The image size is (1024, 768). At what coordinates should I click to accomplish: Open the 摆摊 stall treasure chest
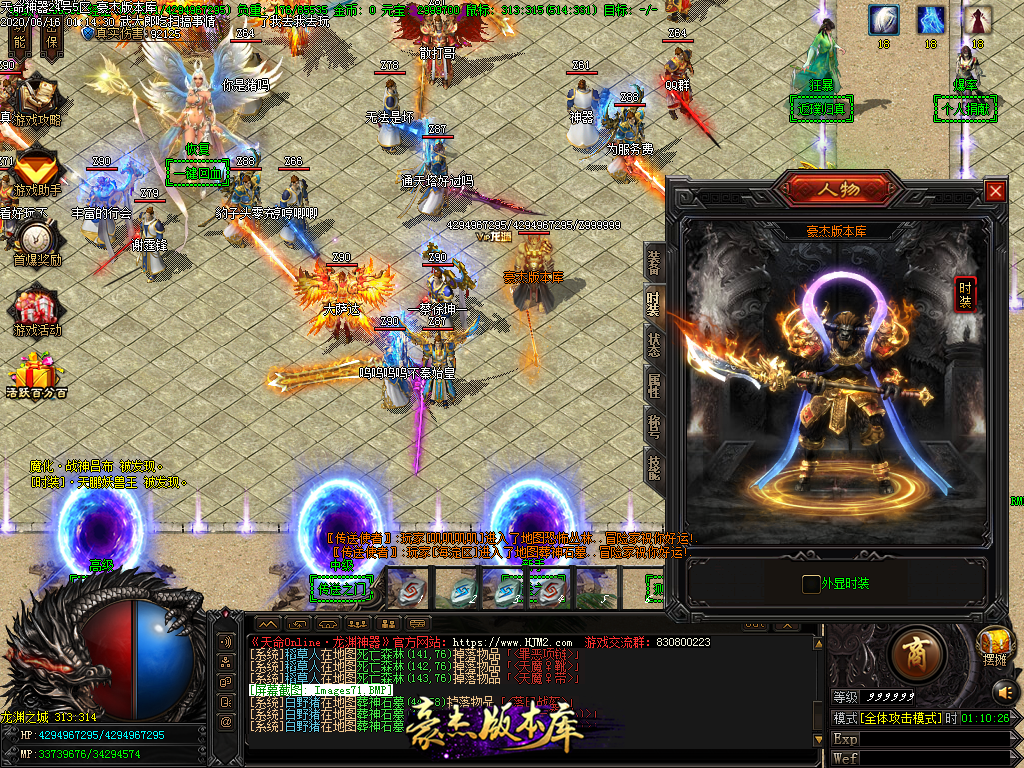pyautogui.click(x=994, y=642)
